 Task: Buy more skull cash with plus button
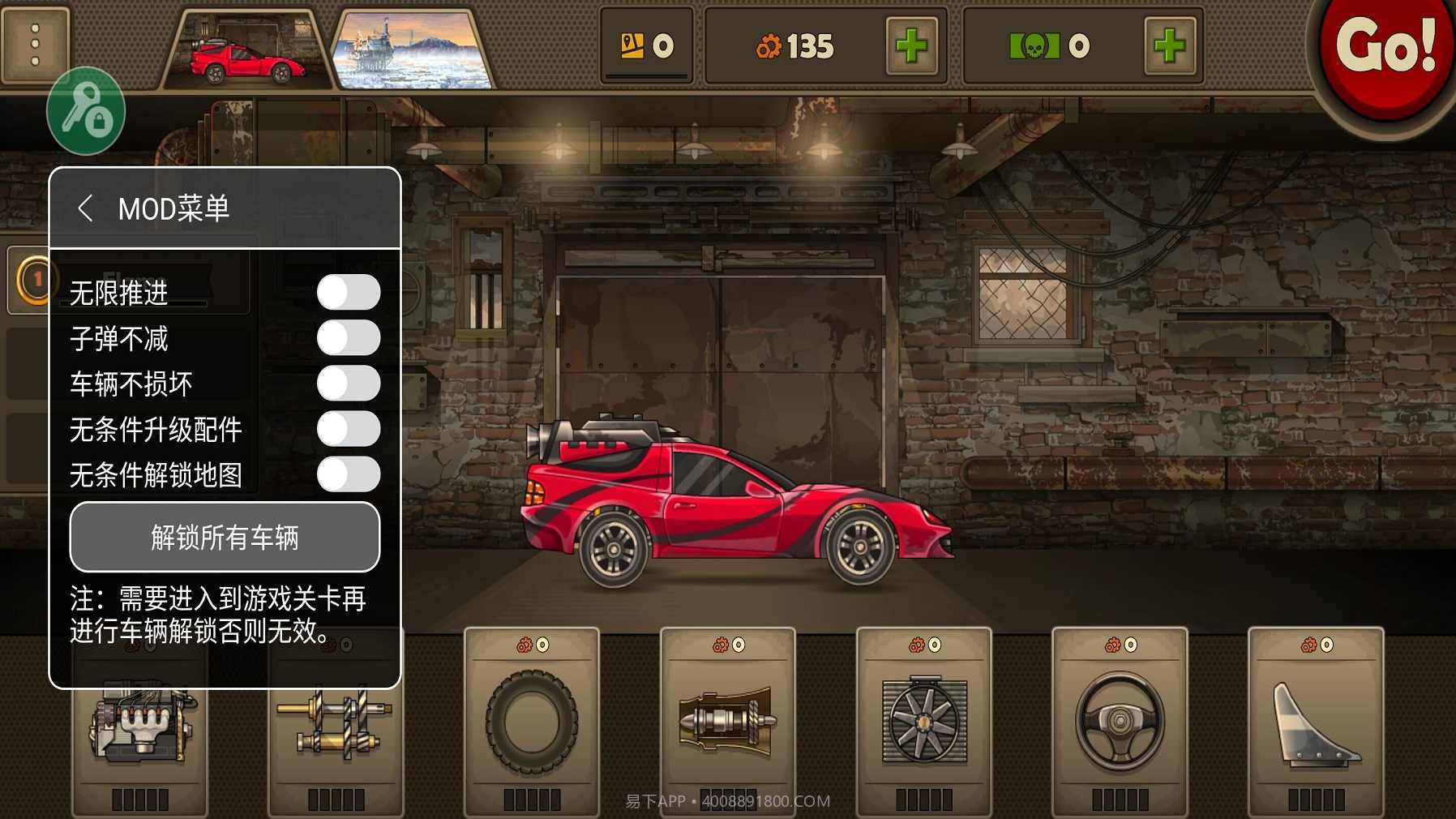click(x=1169, y=46)
